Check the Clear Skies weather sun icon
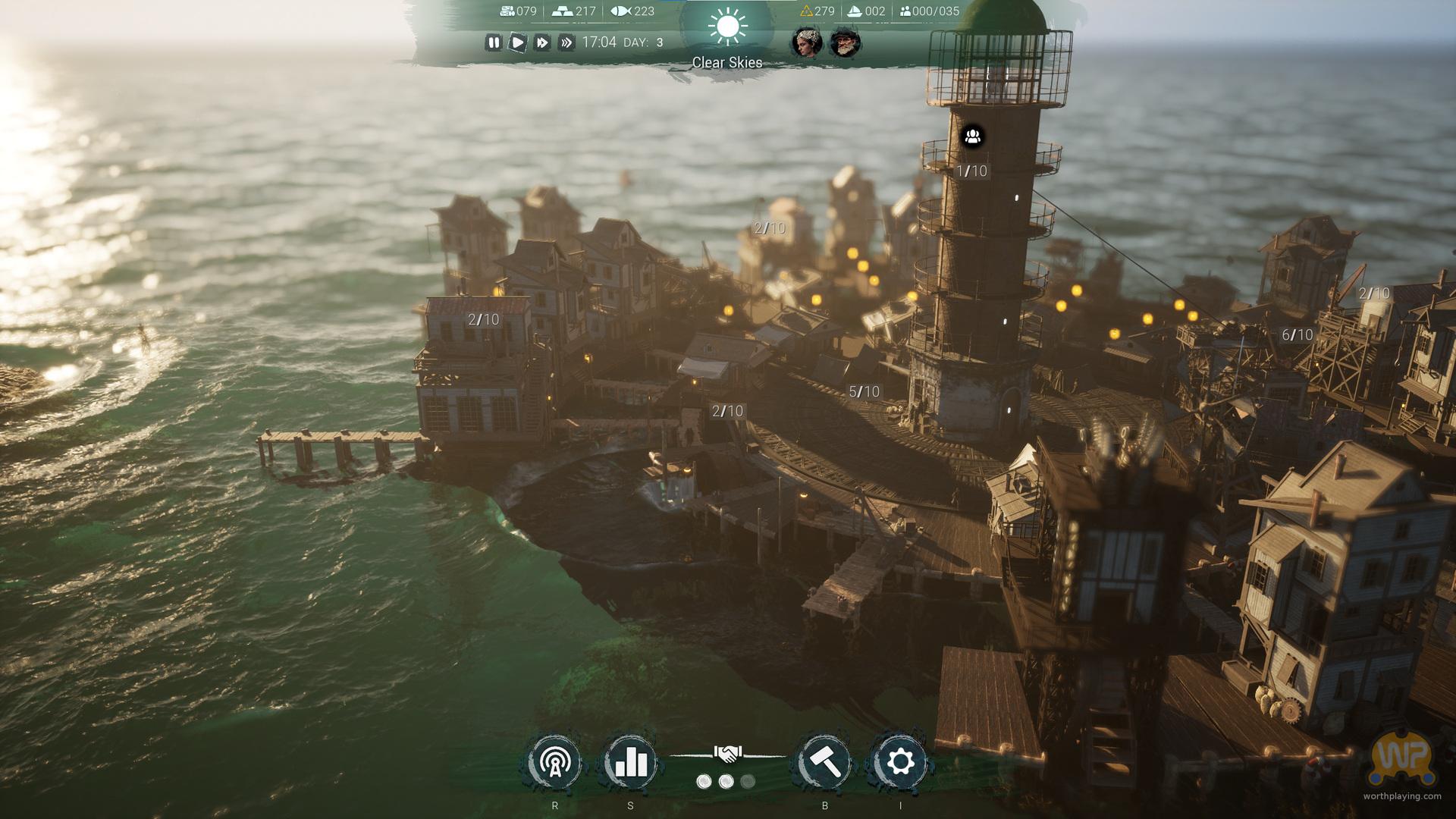This screenshot has height=819, width=1456. tap(727, 27)
